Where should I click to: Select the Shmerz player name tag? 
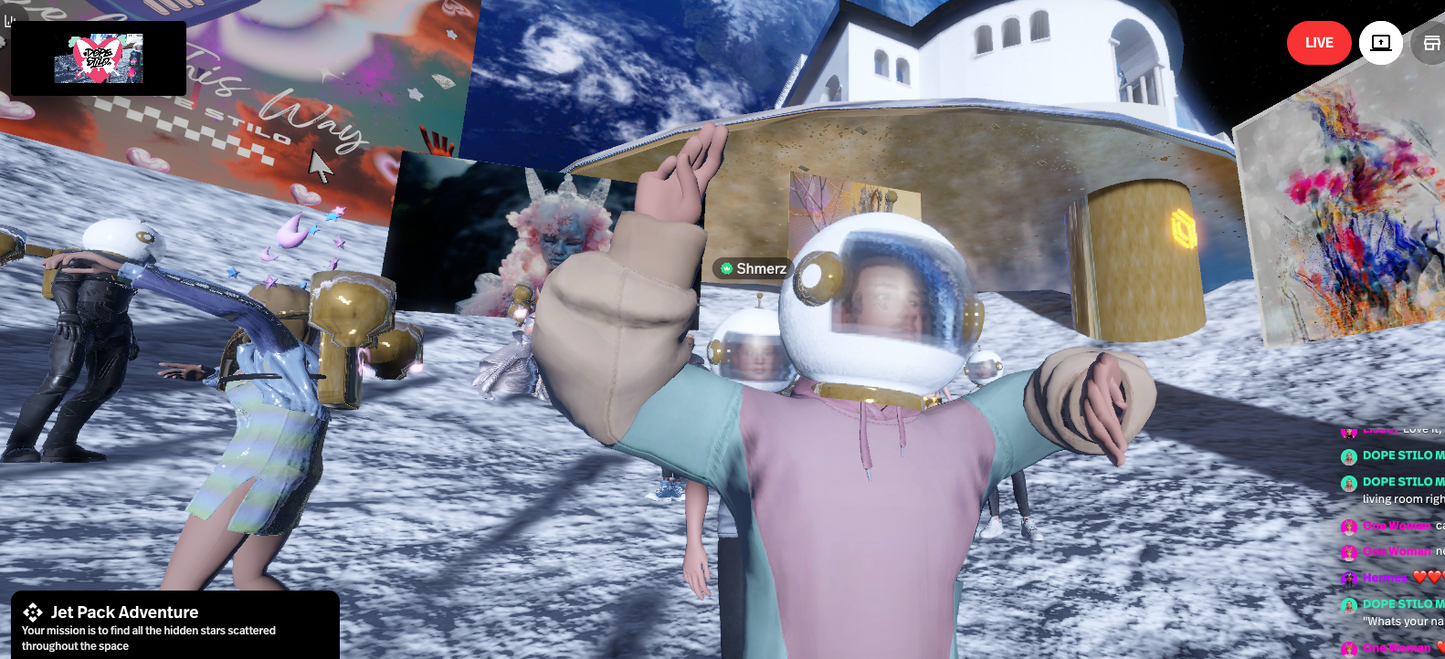click(753, 268)
